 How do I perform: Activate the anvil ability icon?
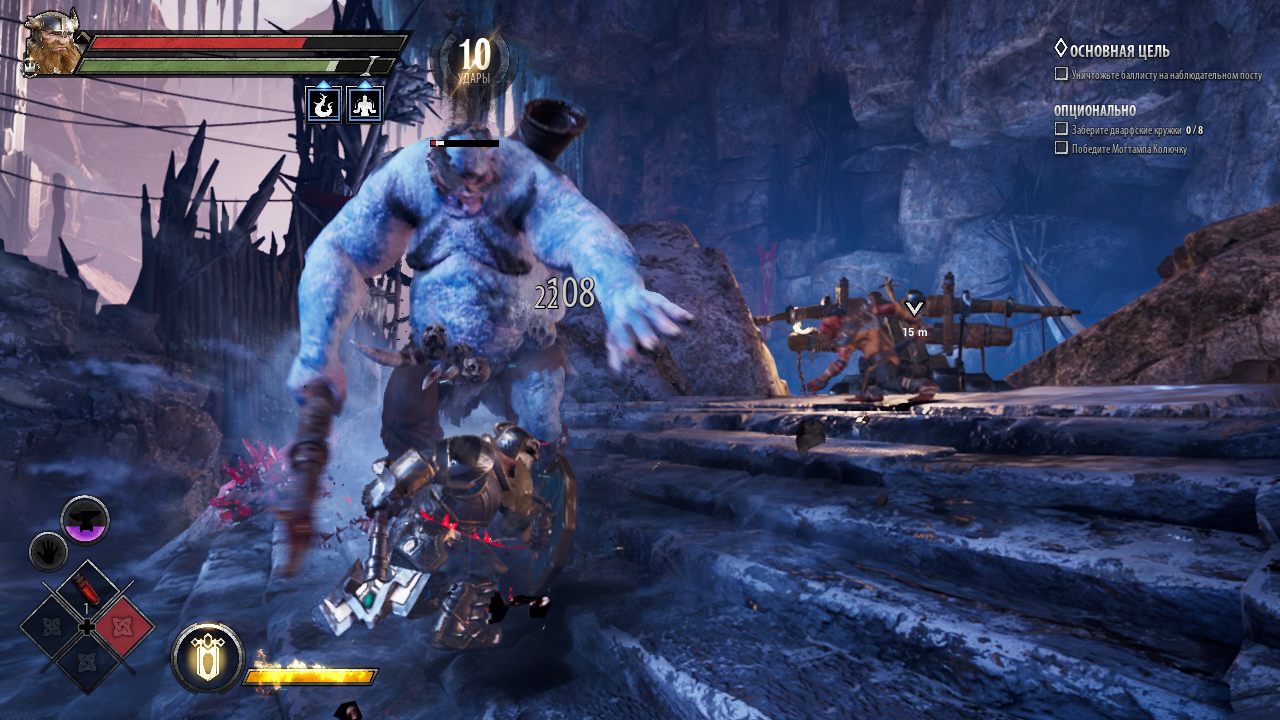pos(85,519)
